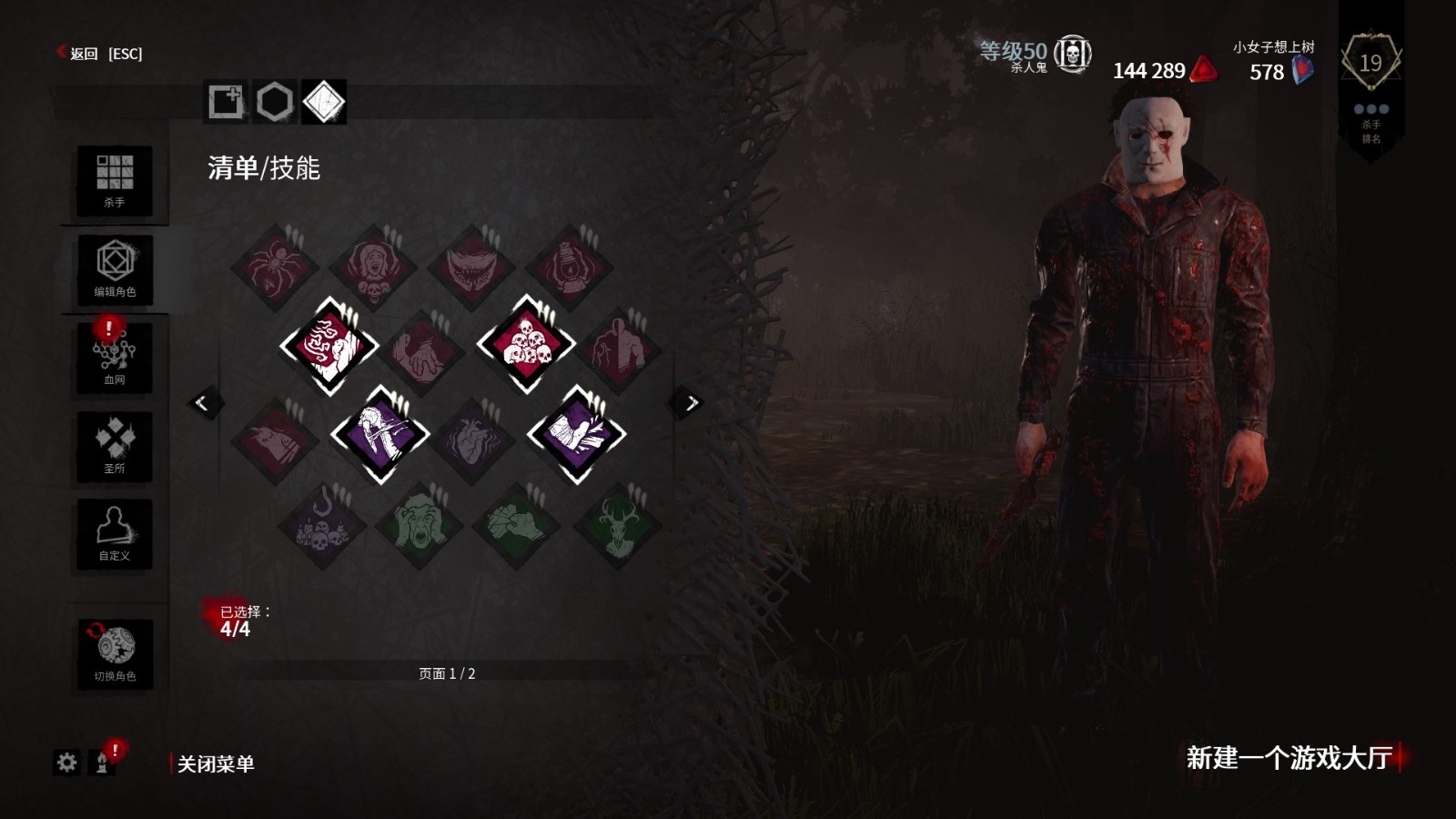Choose 切换角色 to switch character
The height and width of the screenshot is (819, 1456).
coord(115,653)
